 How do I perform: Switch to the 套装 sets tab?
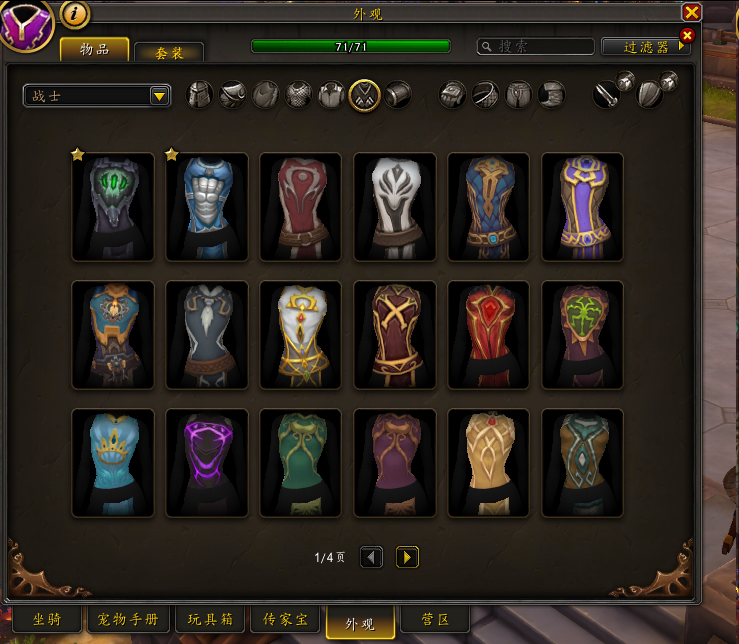[x=168, y=53]
